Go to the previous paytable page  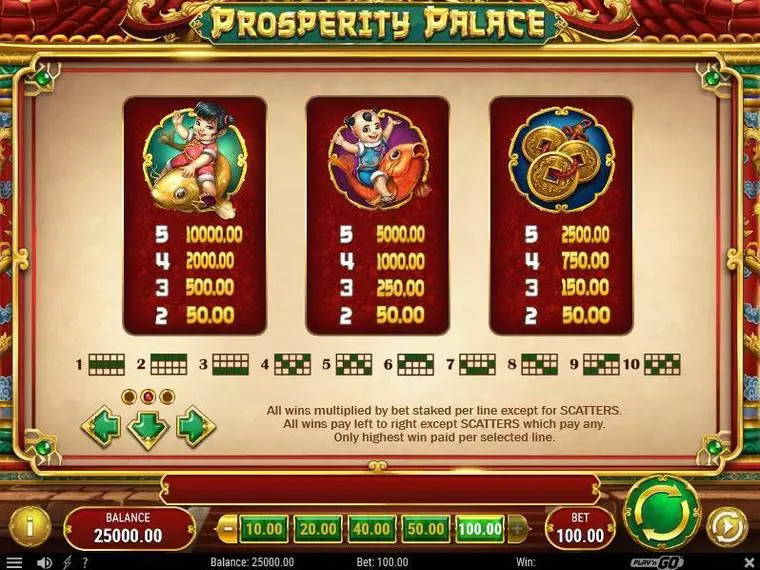tap(101, 427)
